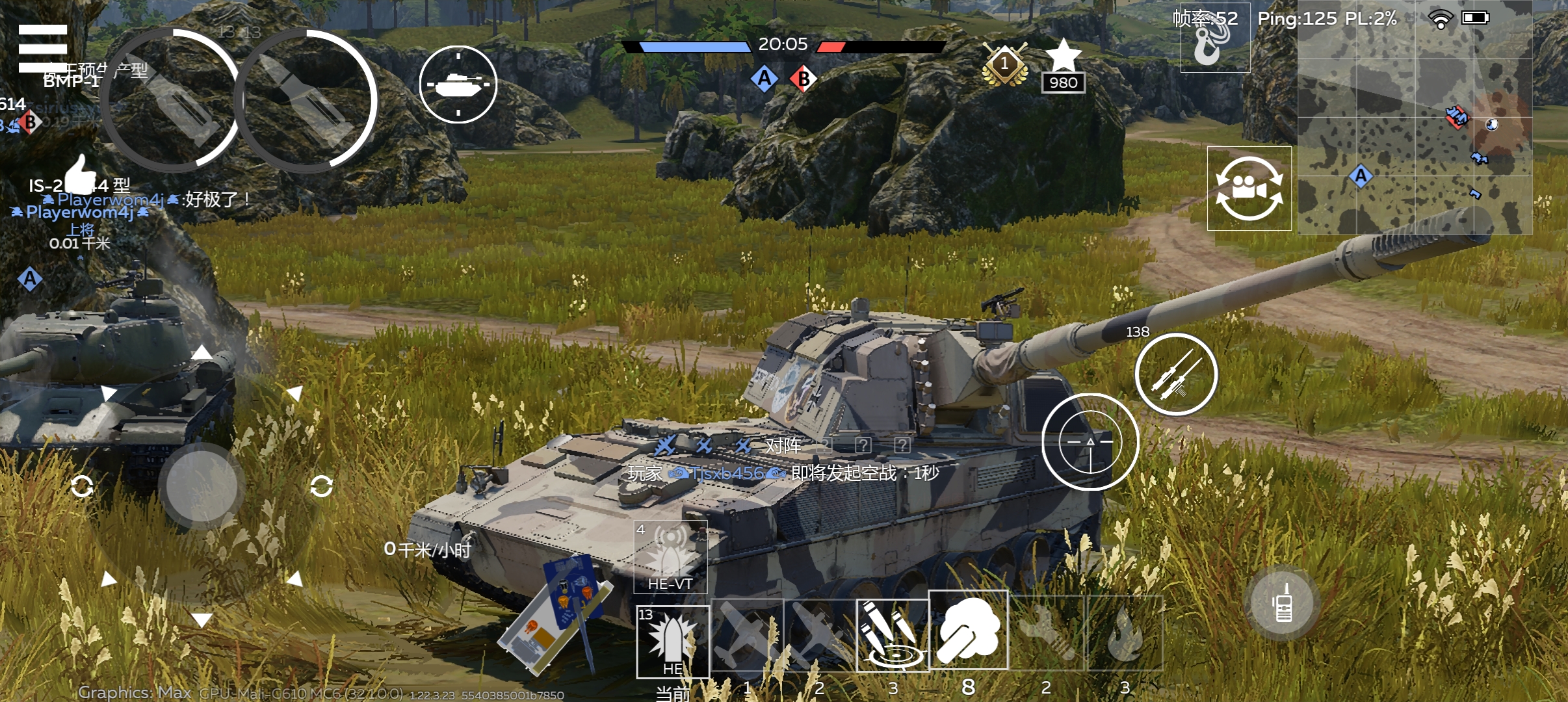Enter sniper scope aiming mode
The image size is (1568, 702).
(1090, 442)
